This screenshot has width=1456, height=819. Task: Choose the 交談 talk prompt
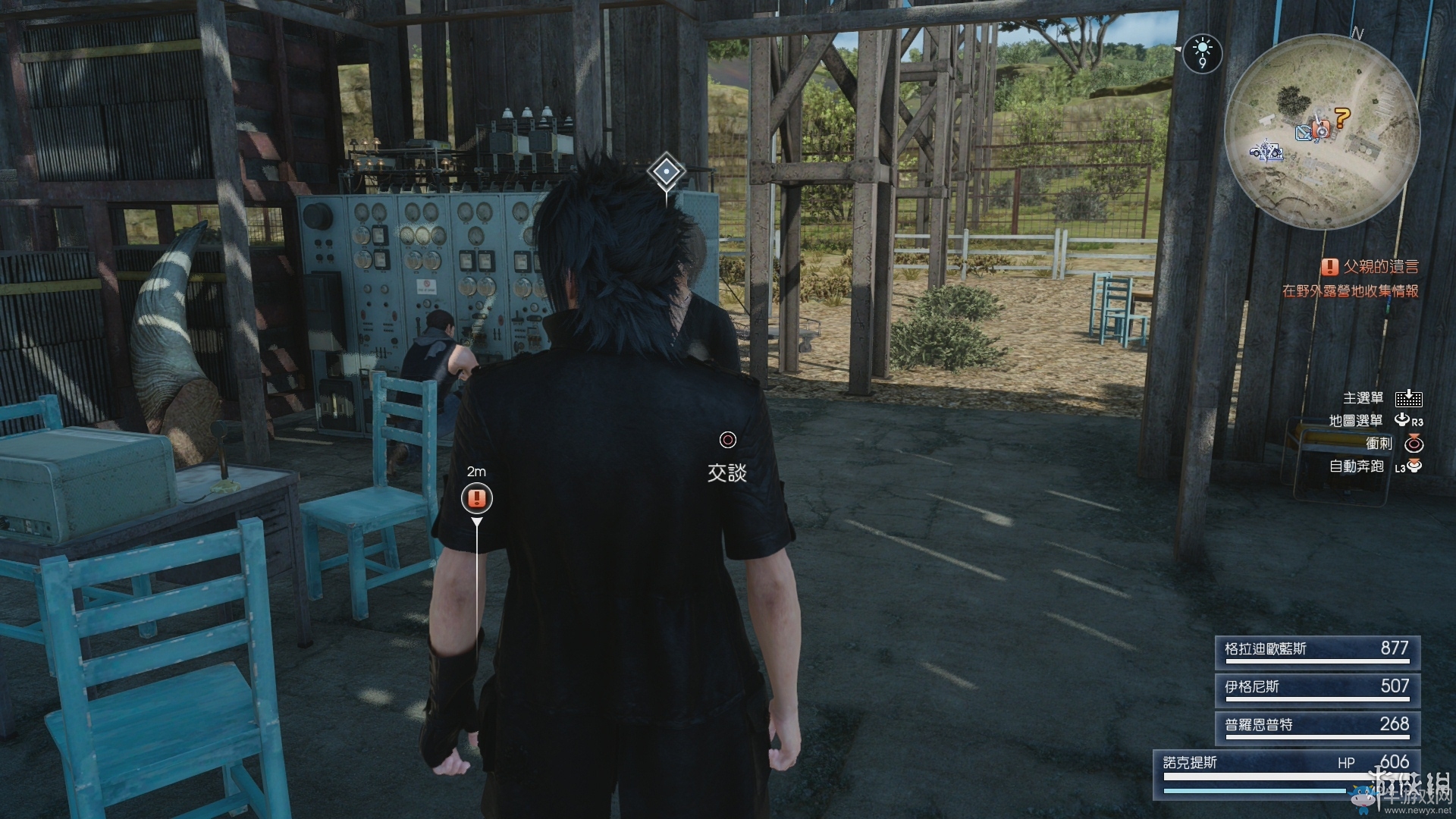pos(727,460)
